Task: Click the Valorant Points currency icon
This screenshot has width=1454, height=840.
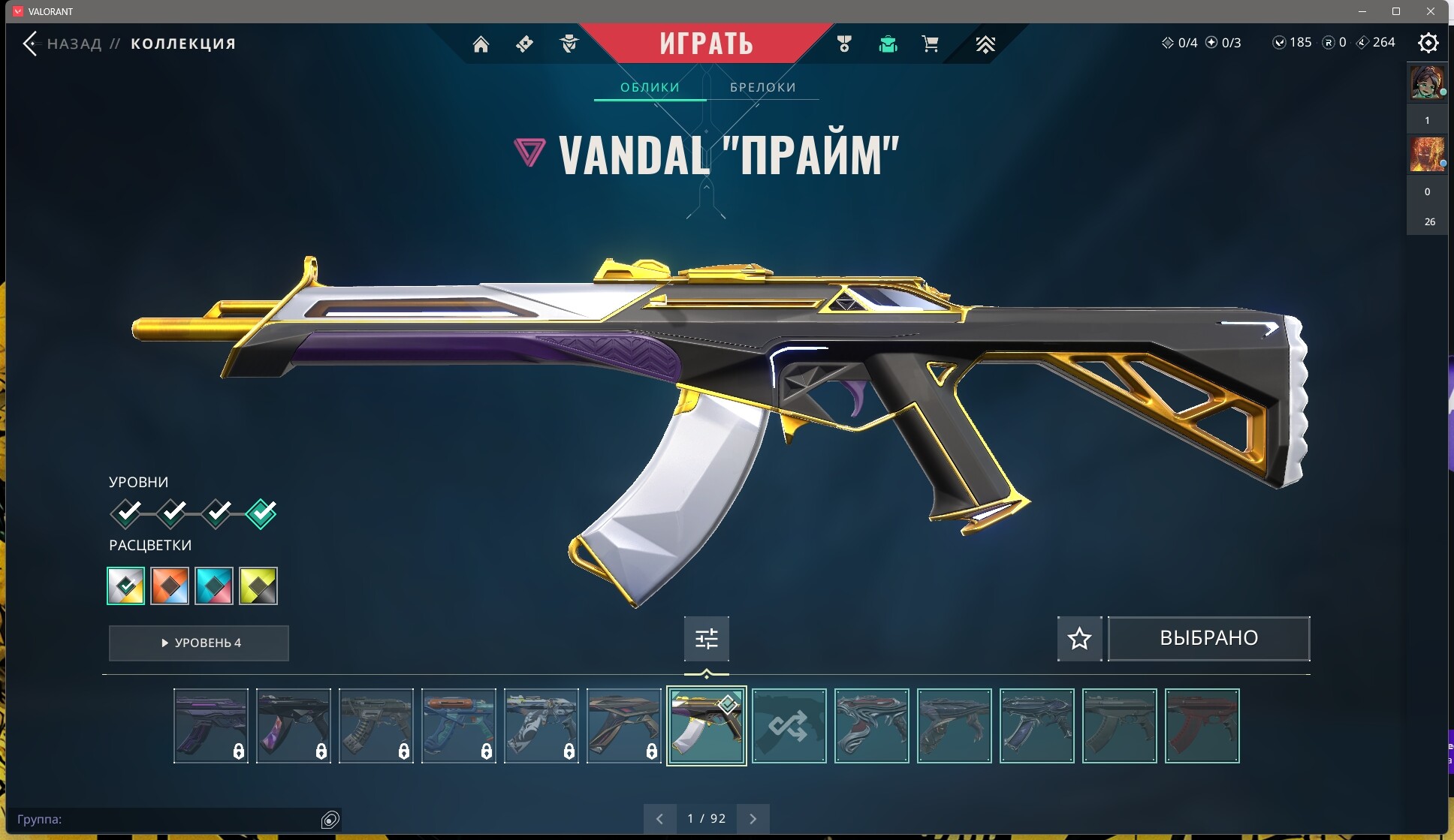Action: (x=1281, y=42)
